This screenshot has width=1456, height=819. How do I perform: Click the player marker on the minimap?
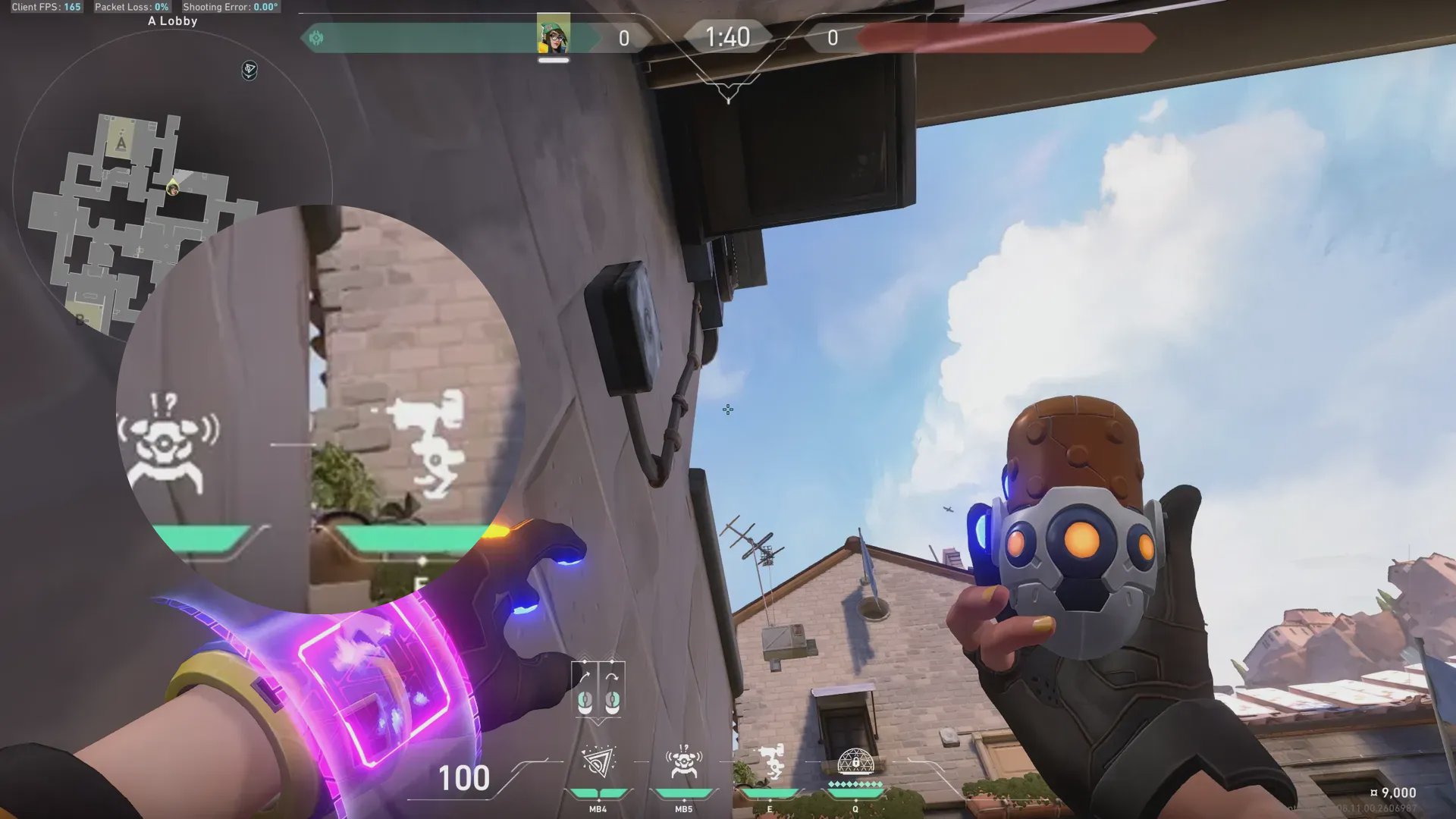[x=173, y=188]
